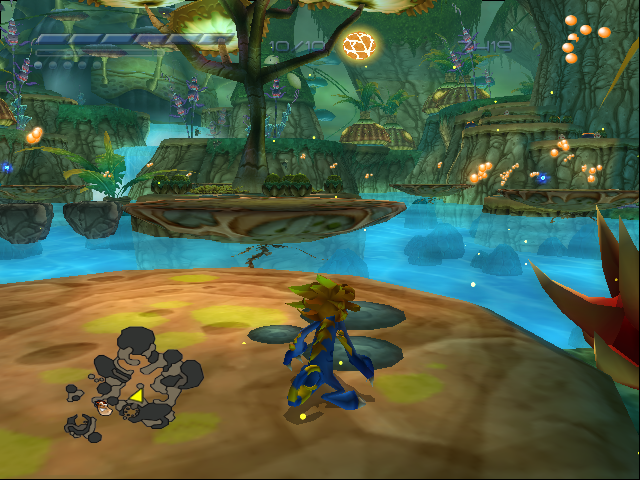This screenshot has width=640, height=480.
Task: Click the character face marker on minimap
Action: [x=104, y=407]
